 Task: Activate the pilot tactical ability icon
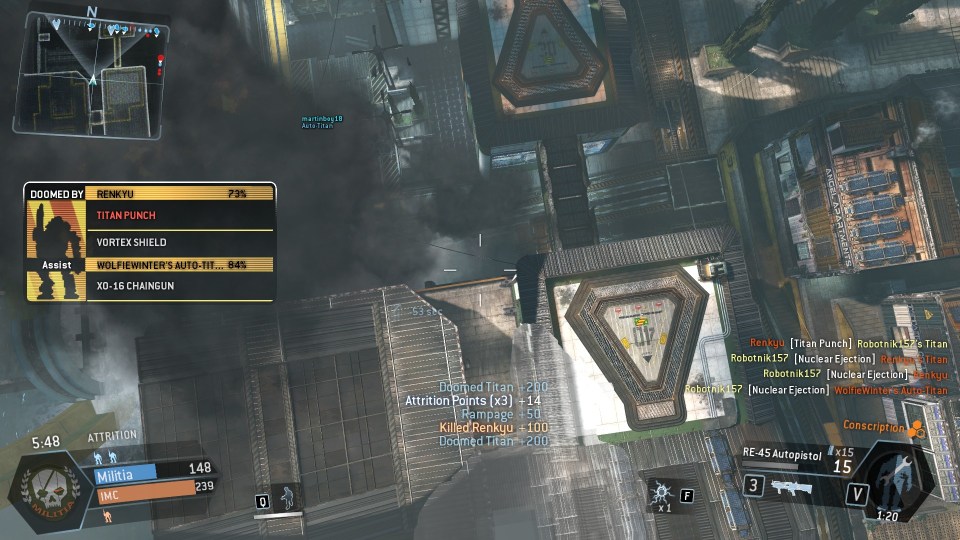pos(288,495)
